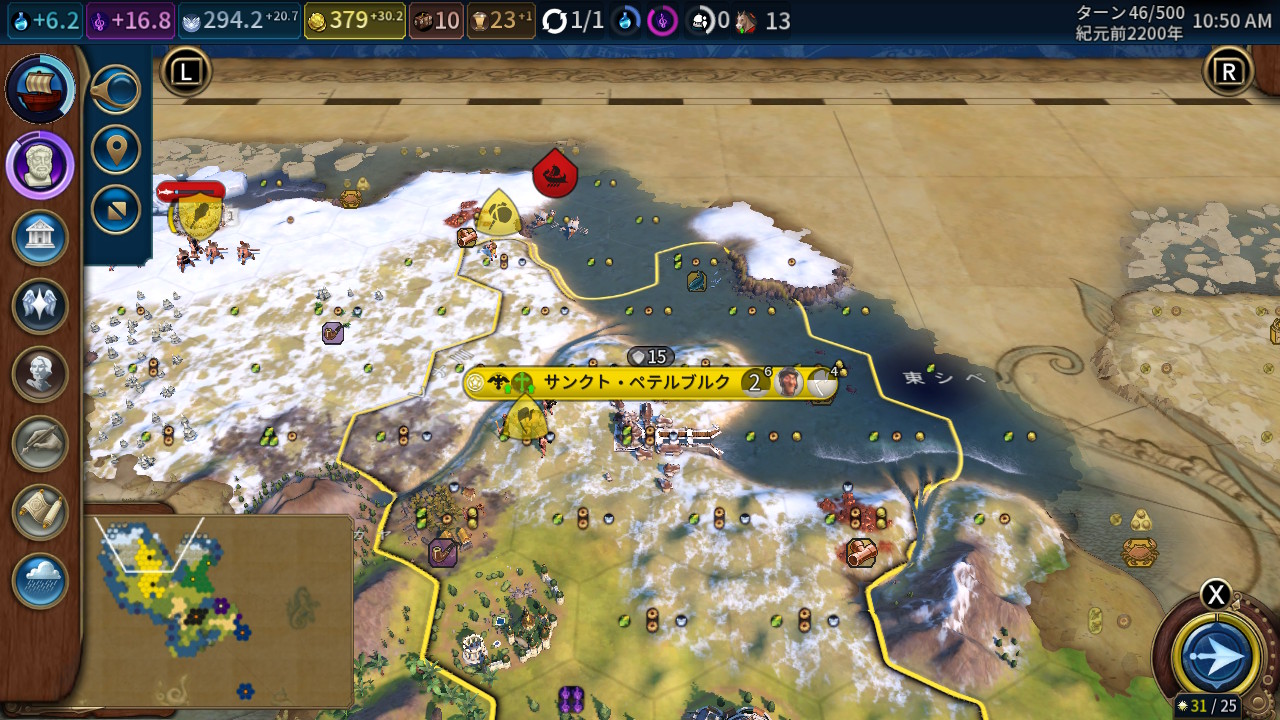Select the red barbarian ship unit flag
The width and height of the screenshot is (1280, 720).
(555, 174)
